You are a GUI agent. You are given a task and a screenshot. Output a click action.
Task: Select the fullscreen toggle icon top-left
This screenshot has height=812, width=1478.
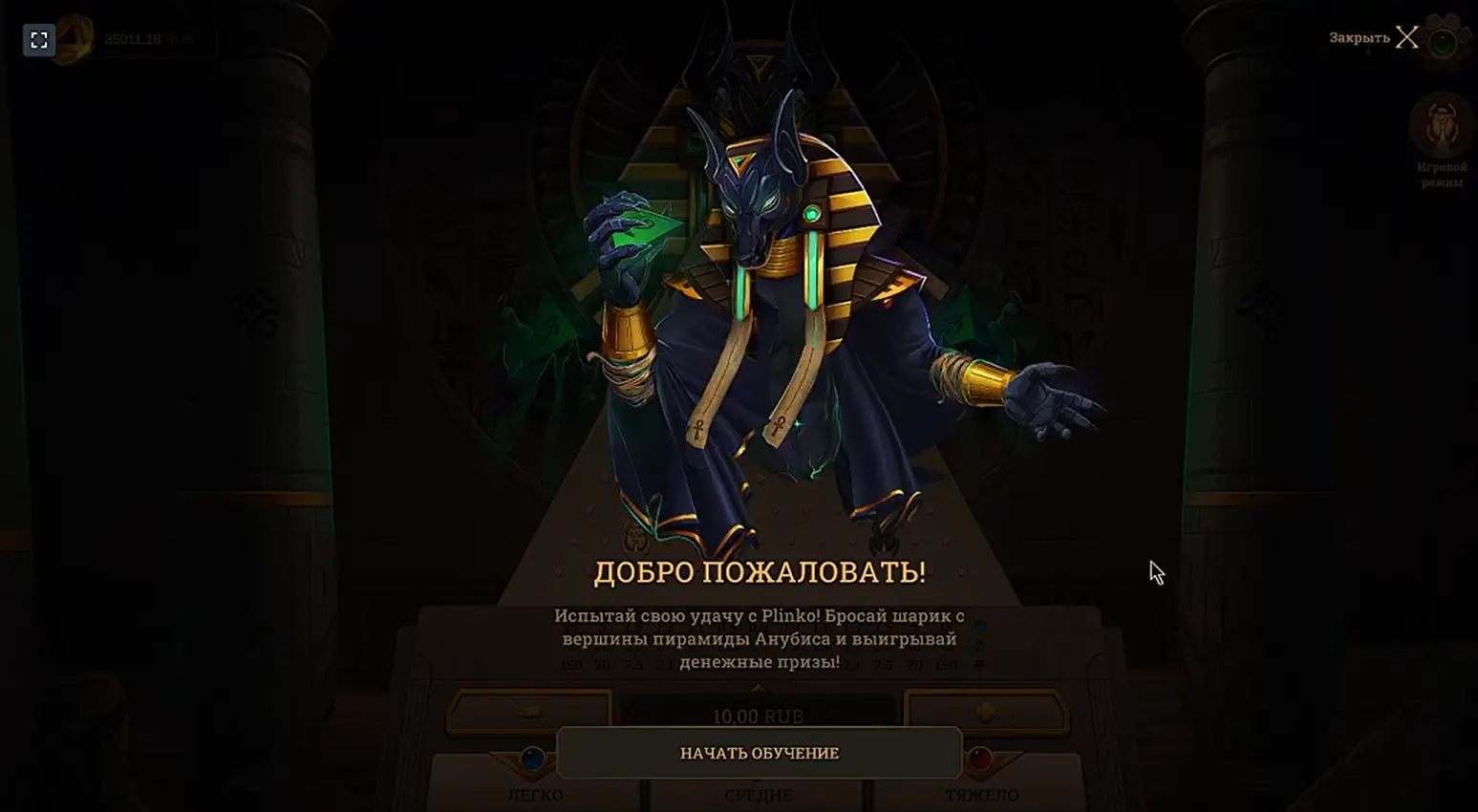tap(38, 40)
